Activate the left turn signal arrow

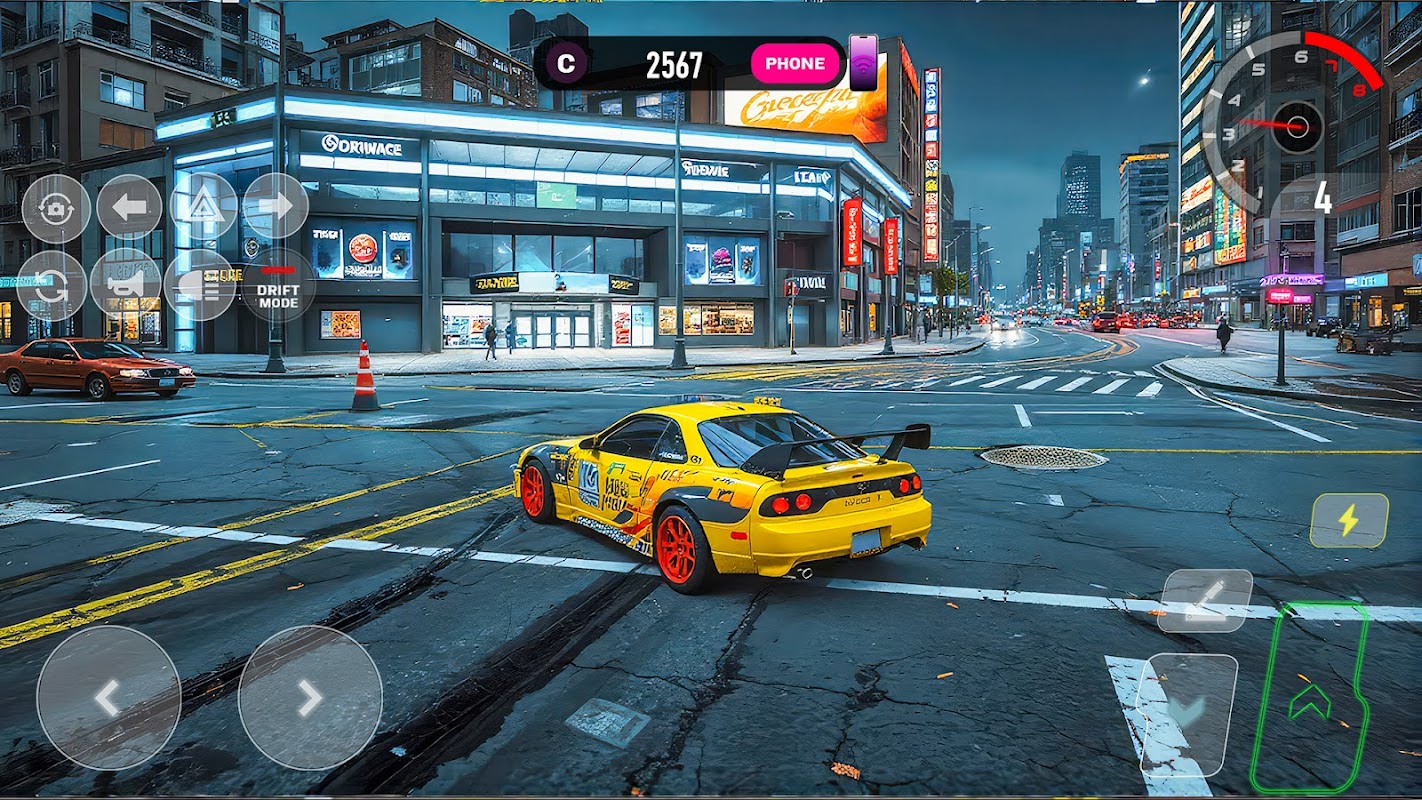(x=129, y=207)
